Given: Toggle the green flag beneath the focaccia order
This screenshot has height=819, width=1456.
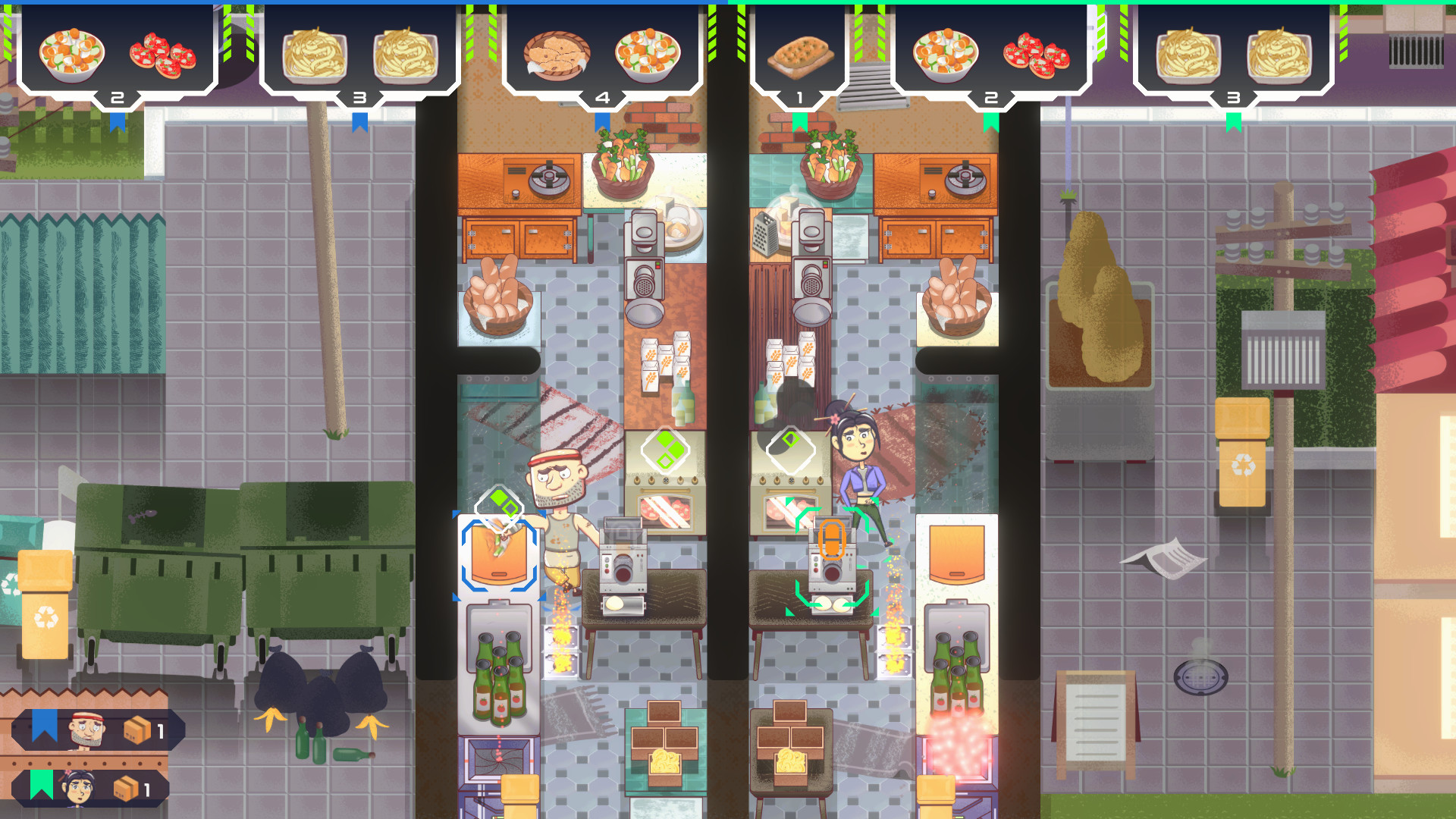Looking at the screenshot, I should (x=800, y=120).
